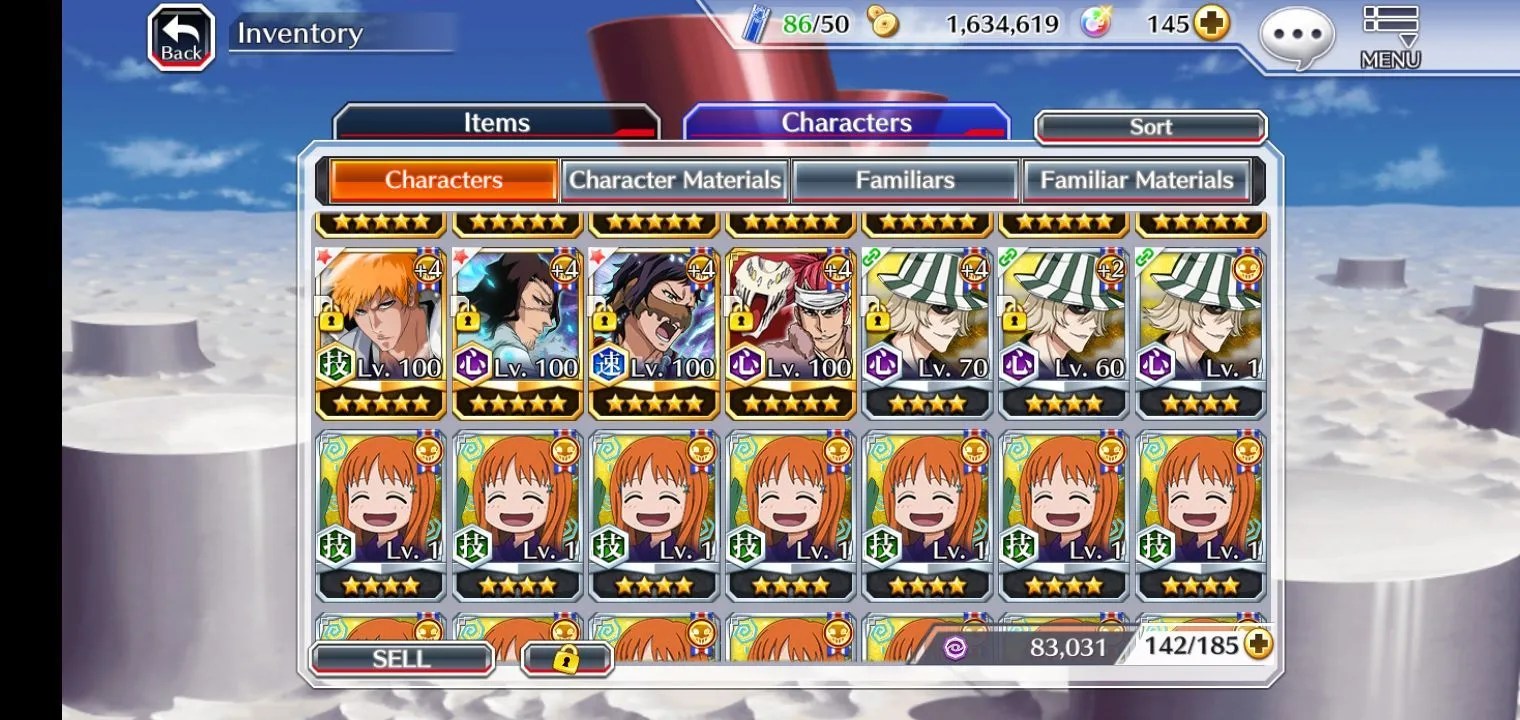
Task: Tap the SELL button
Action: pyautogui.click(x=401, y=659)
